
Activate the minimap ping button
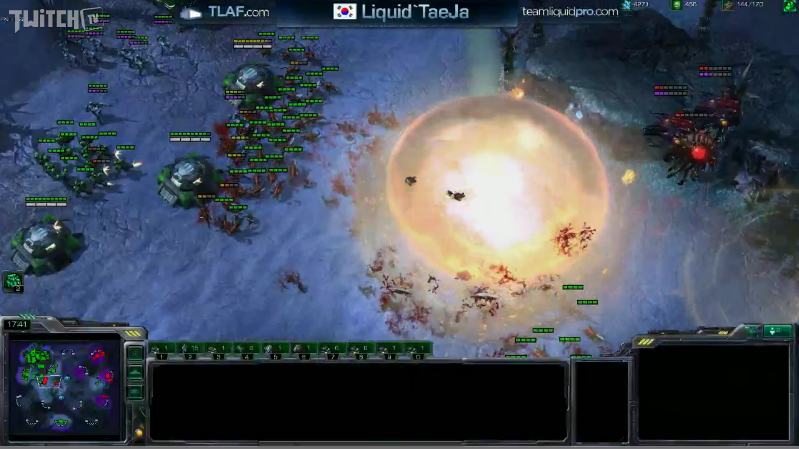135,353
